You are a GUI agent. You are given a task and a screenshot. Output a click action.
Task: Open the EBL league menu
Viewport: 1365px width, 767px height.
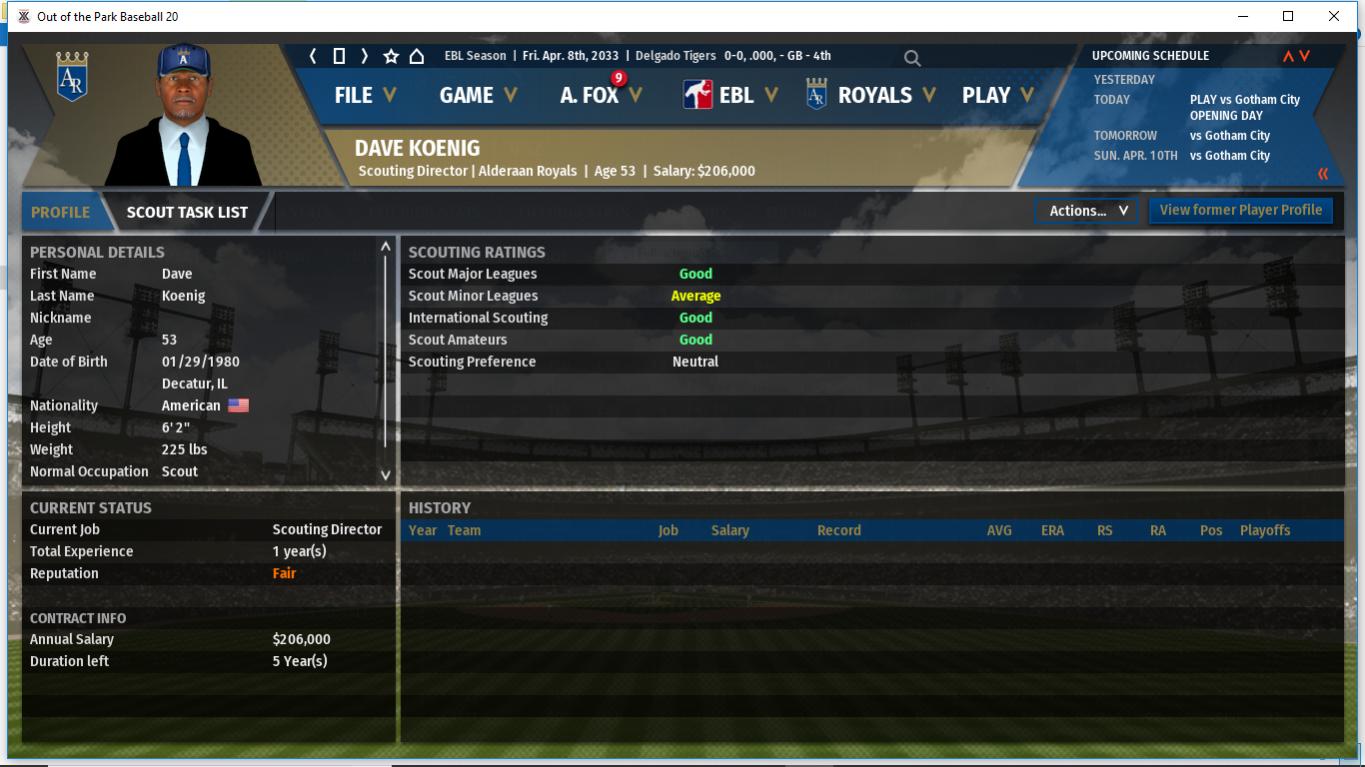tap(730, 95)
